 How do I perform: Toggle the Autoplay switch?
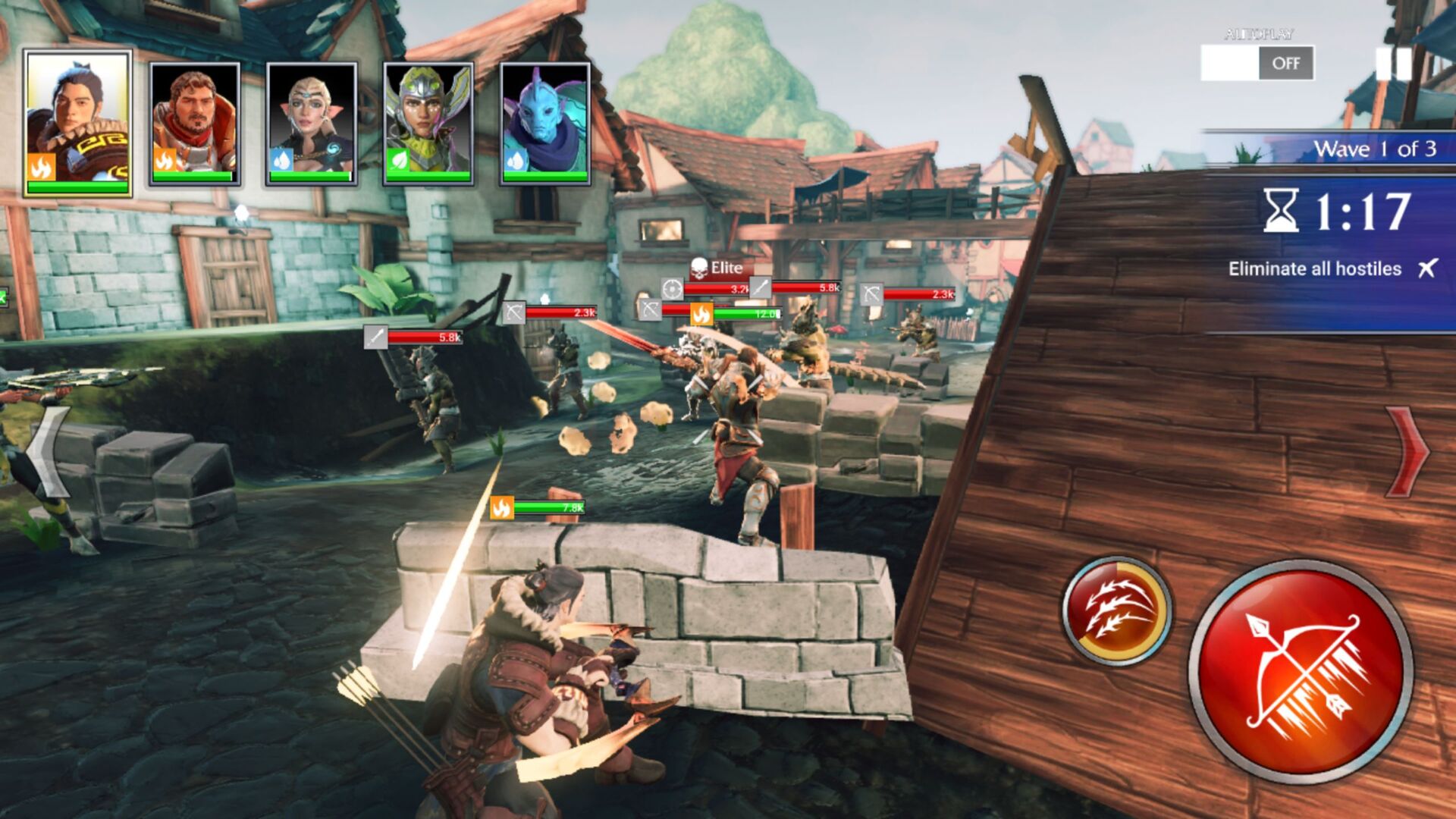click(1257, 63)
